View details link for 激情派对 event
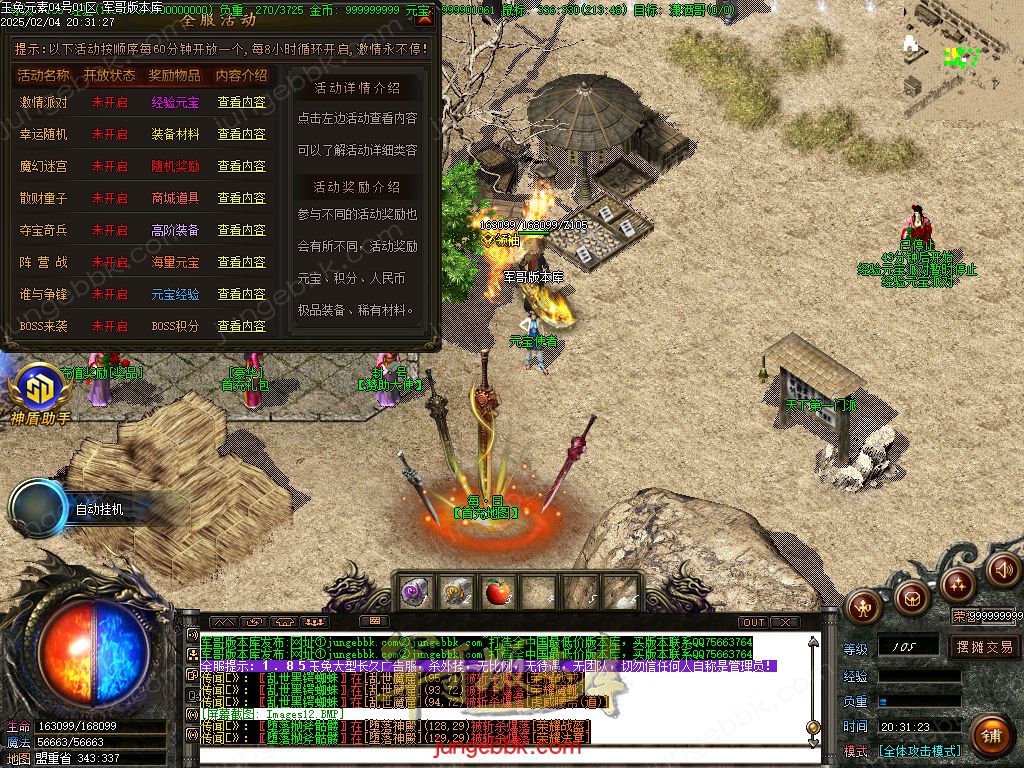 pos(242,102)
